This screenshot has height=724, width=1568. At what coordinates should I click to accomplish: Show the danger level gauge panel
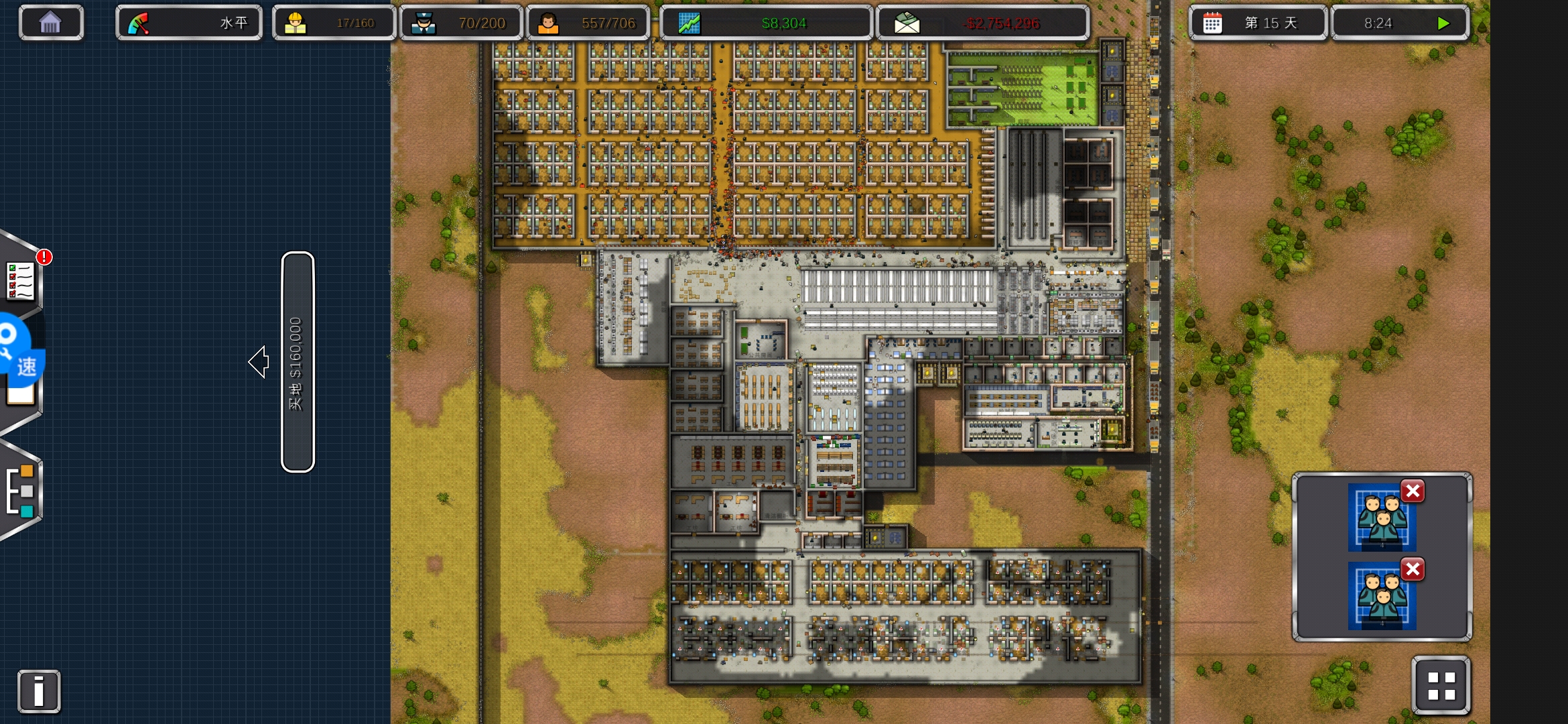click(188, 23)
